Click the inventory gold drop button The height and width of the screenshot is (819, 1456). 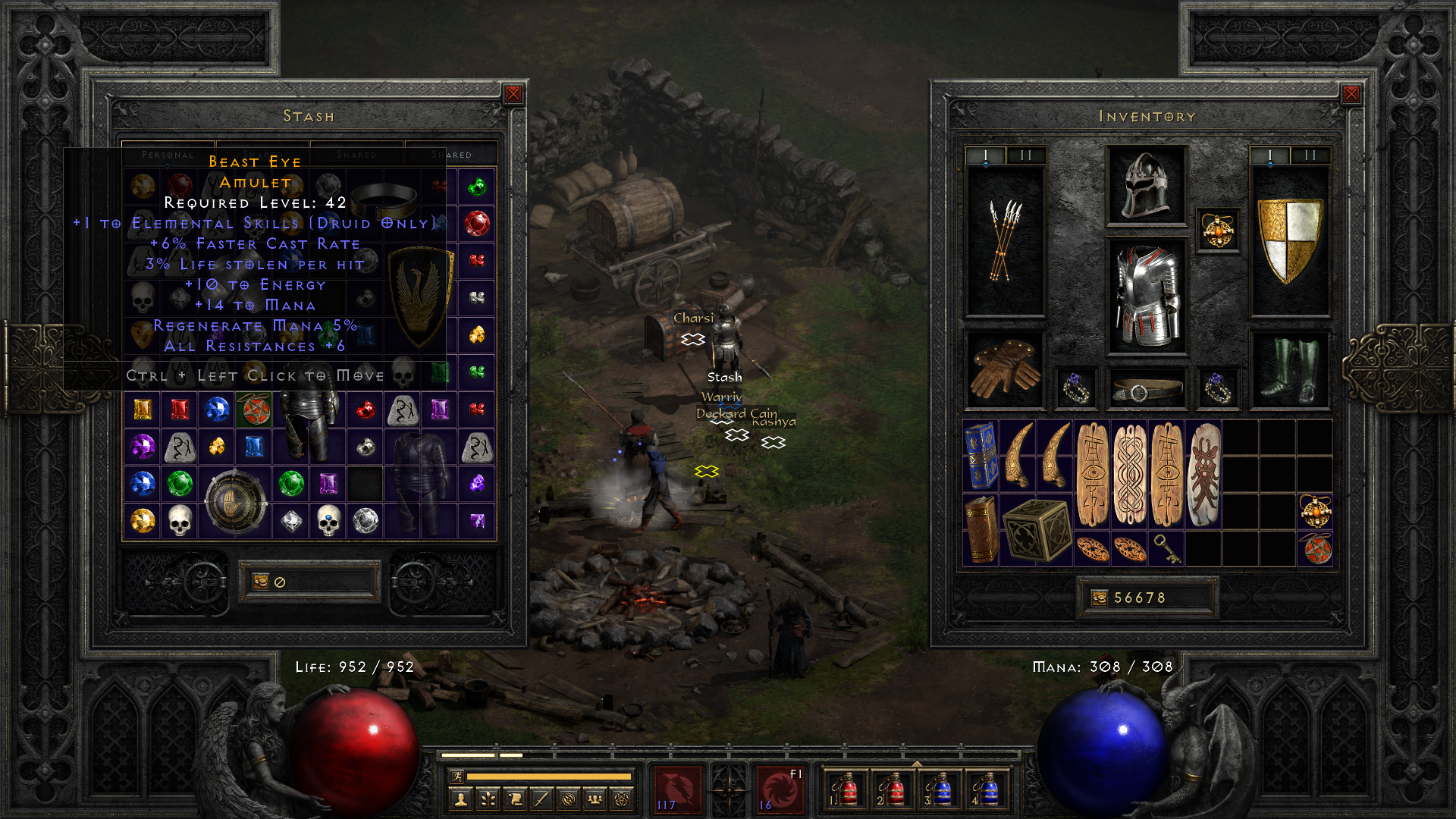pos(1099,598)
